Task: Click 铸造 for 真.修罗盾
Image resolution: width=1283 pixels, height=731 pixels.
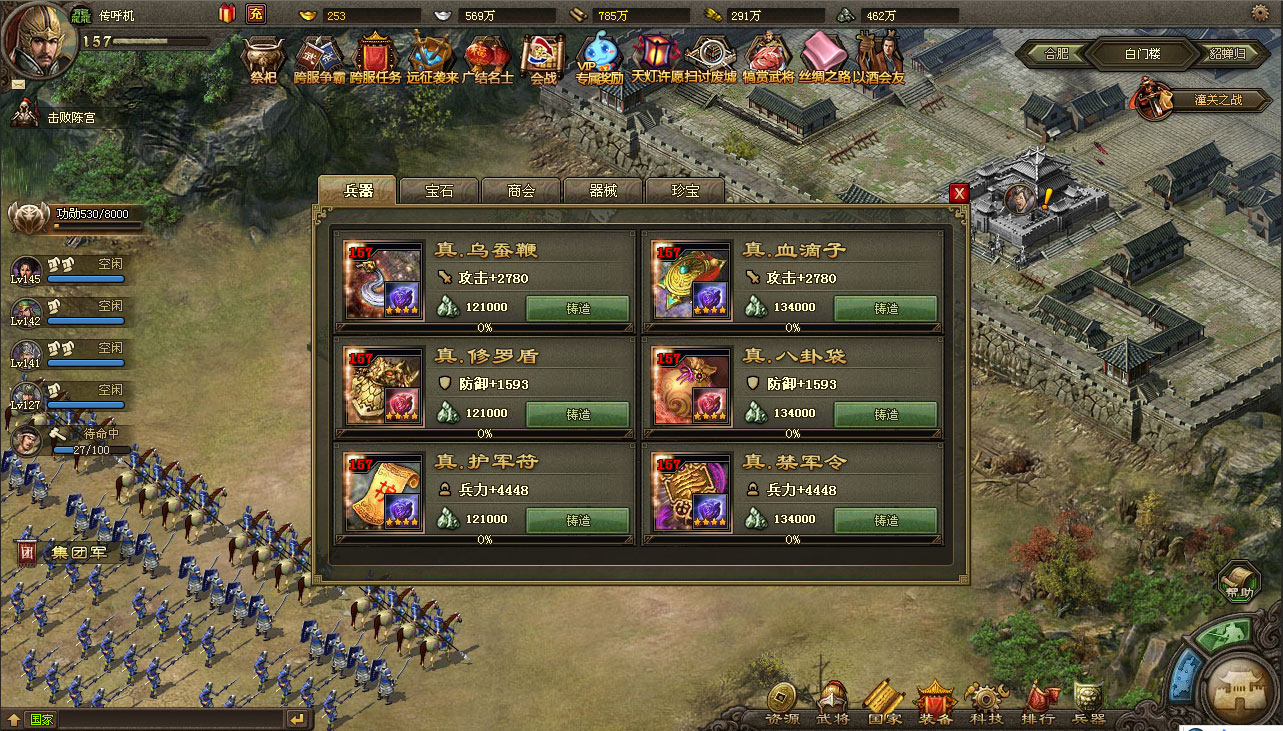Action: click(578, 414)
